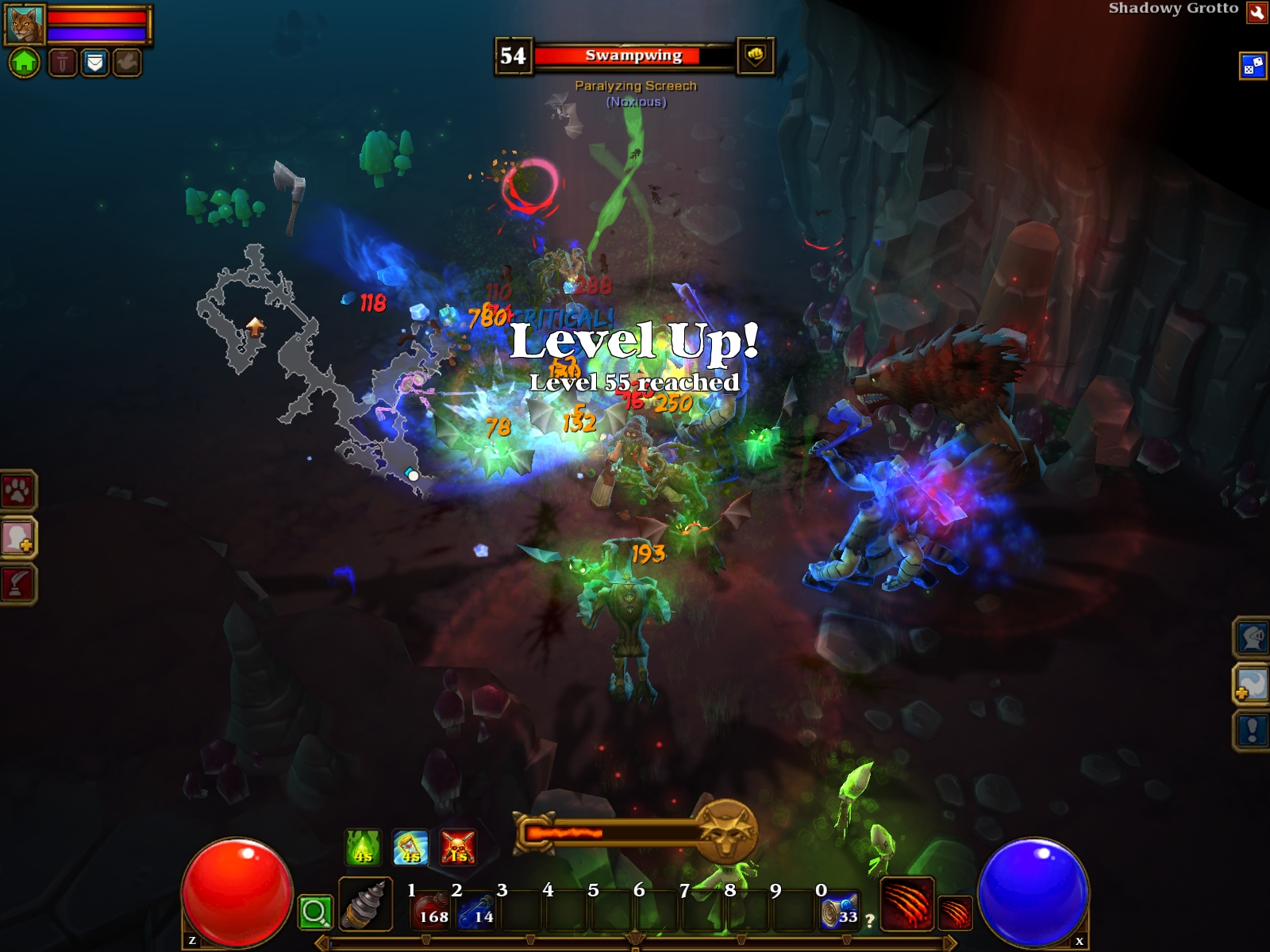Open the helmet inventory panel
The height and width of the screenshot is (952, 1270).
(x=1252, y=637)
